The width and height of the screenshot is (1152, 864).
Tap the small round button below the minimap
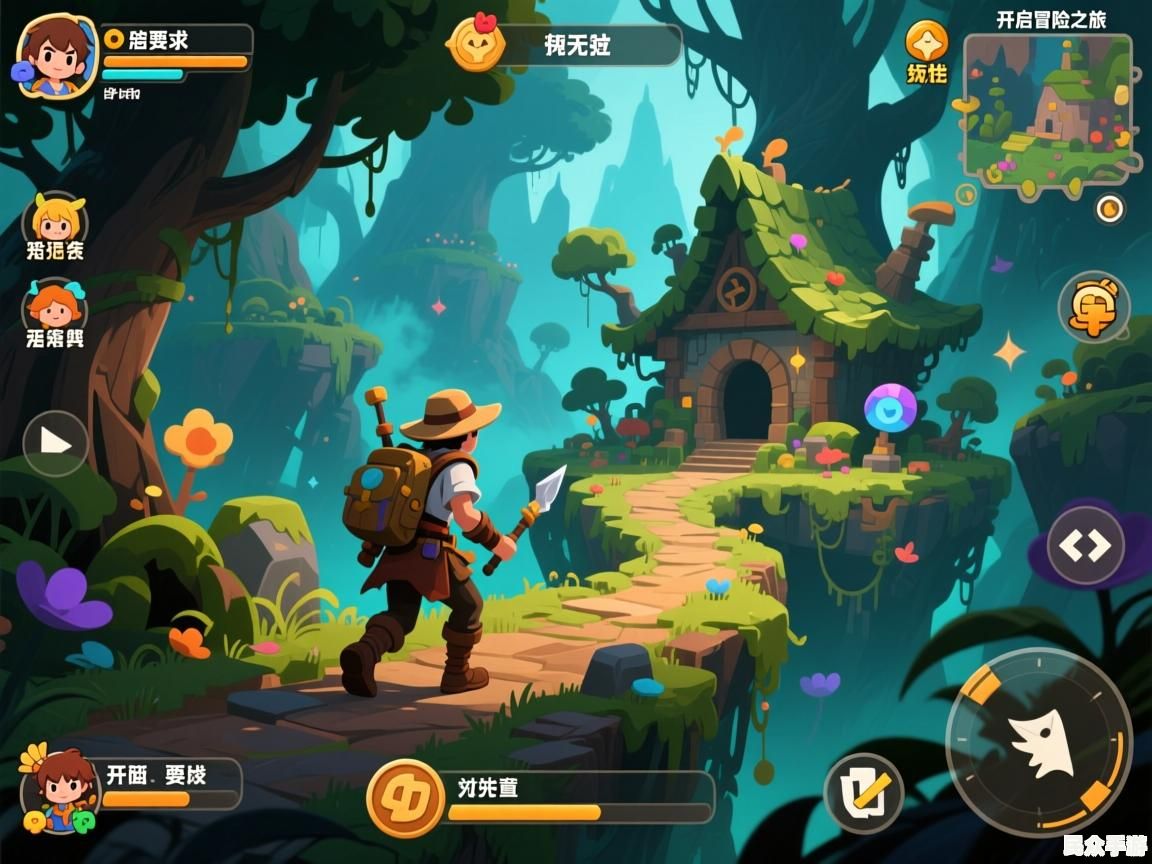tap(1110, 208)
